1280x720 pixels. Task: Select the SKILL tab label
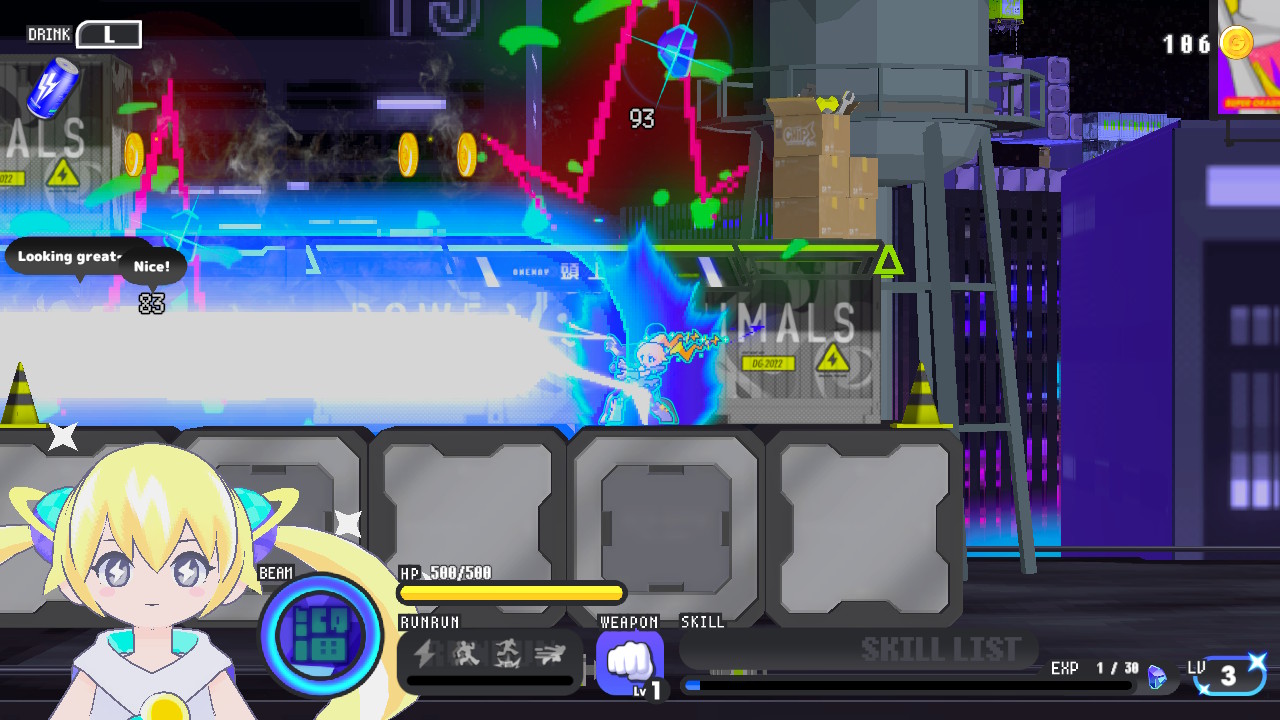(702, 621)
